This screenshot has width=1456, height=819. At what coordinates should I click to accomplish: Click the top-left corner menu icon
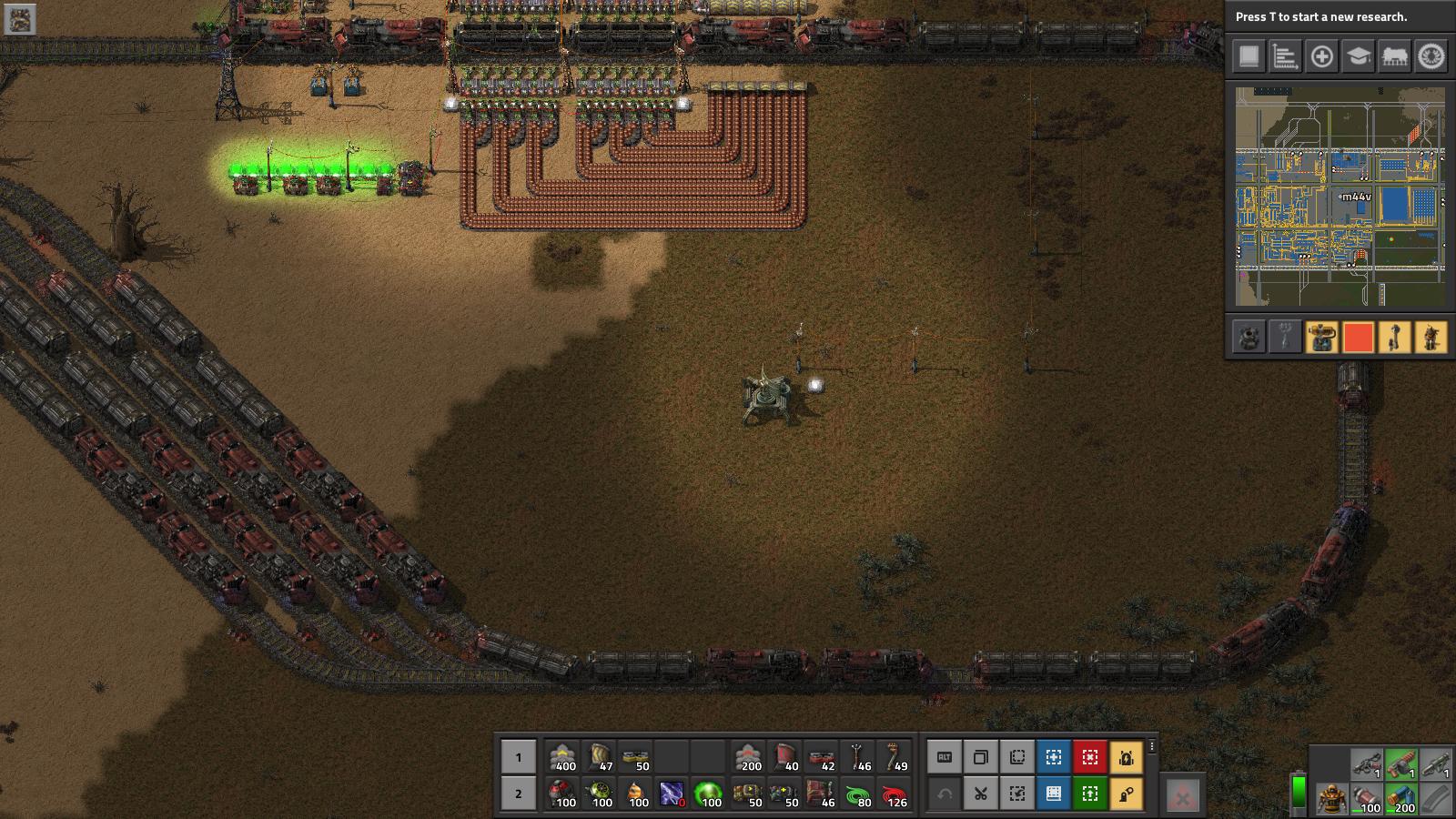(x=20, y=19)
